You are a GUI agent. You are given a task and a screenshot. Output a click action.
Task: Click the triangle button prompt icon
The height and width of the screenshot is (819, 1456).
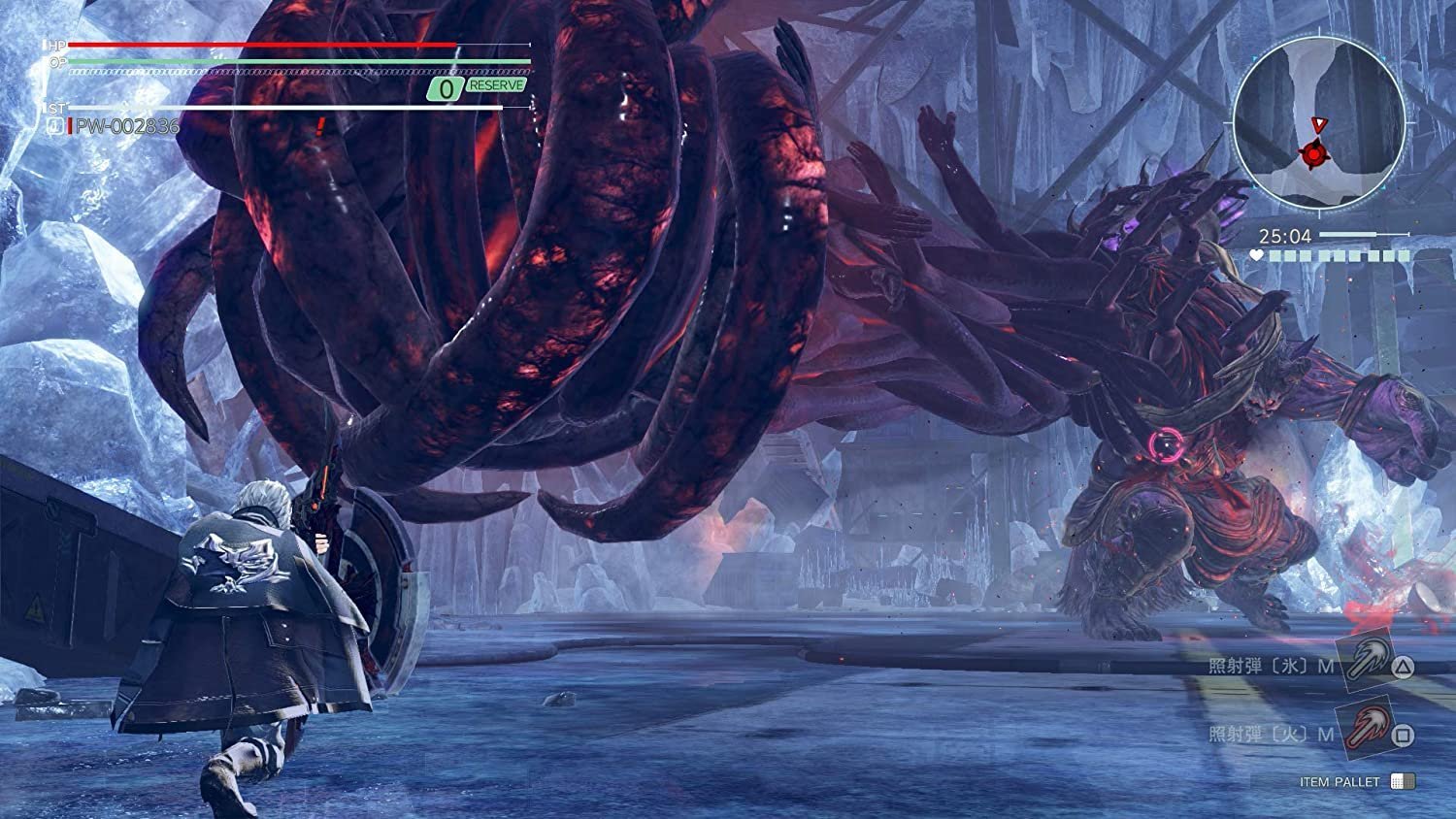point(1404,668)
